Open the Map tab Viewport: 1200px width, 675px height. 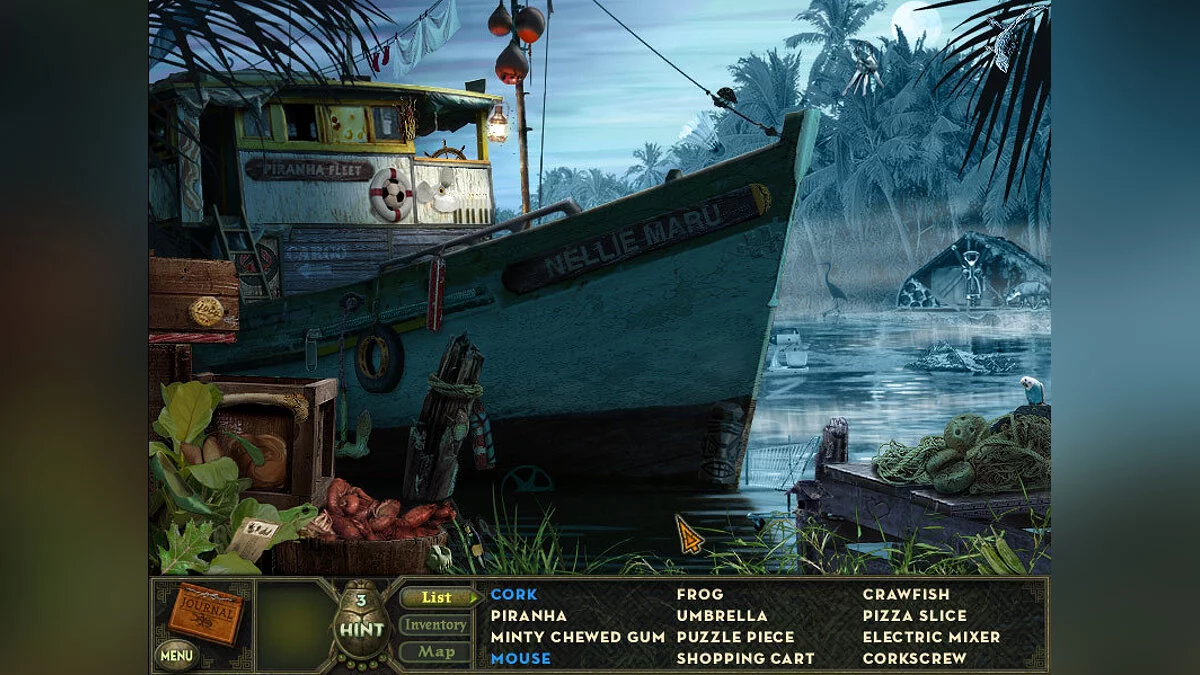coord(436,652)
